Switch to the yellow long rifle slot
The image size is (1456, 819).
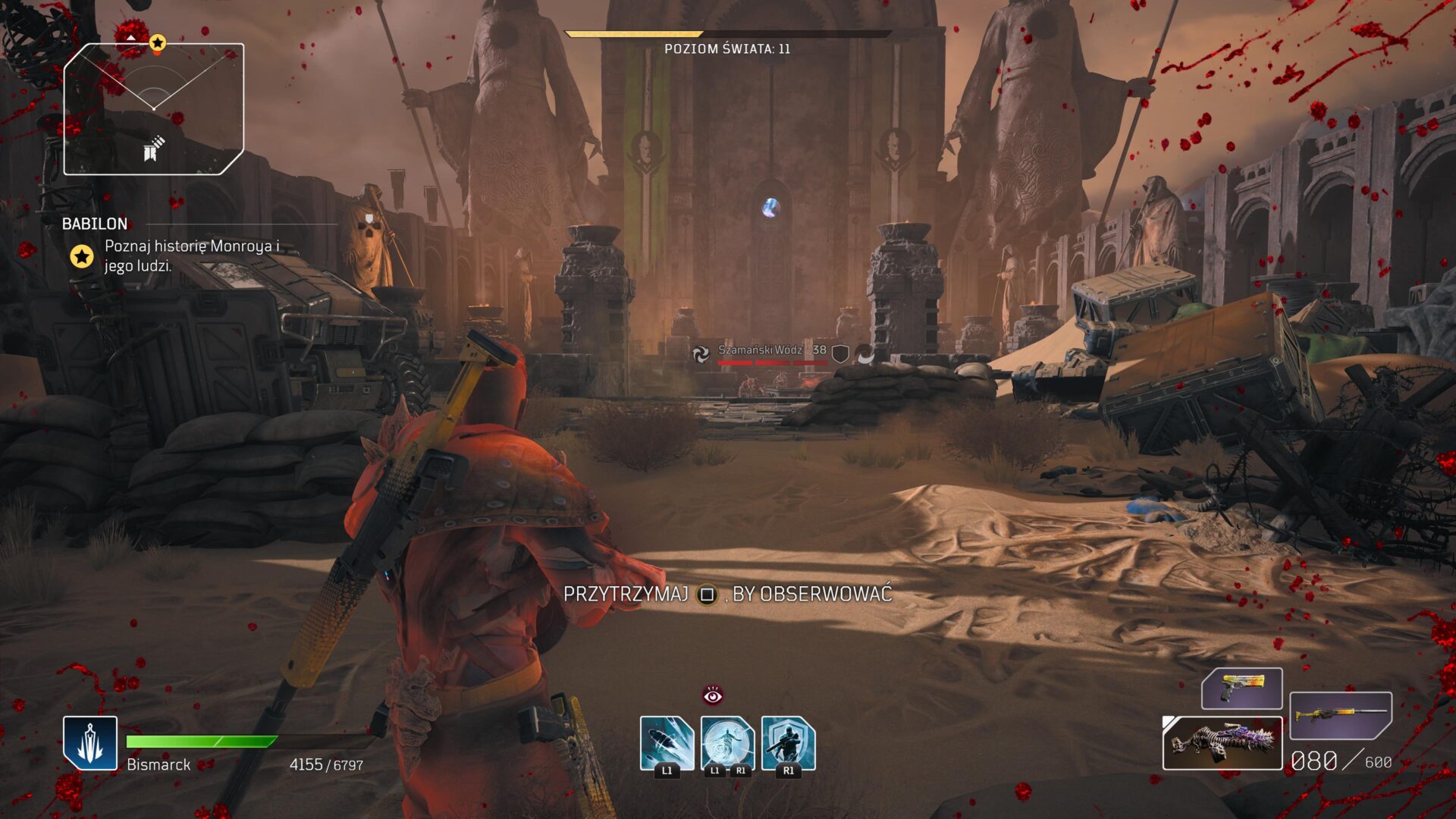tap(1340, 715)
